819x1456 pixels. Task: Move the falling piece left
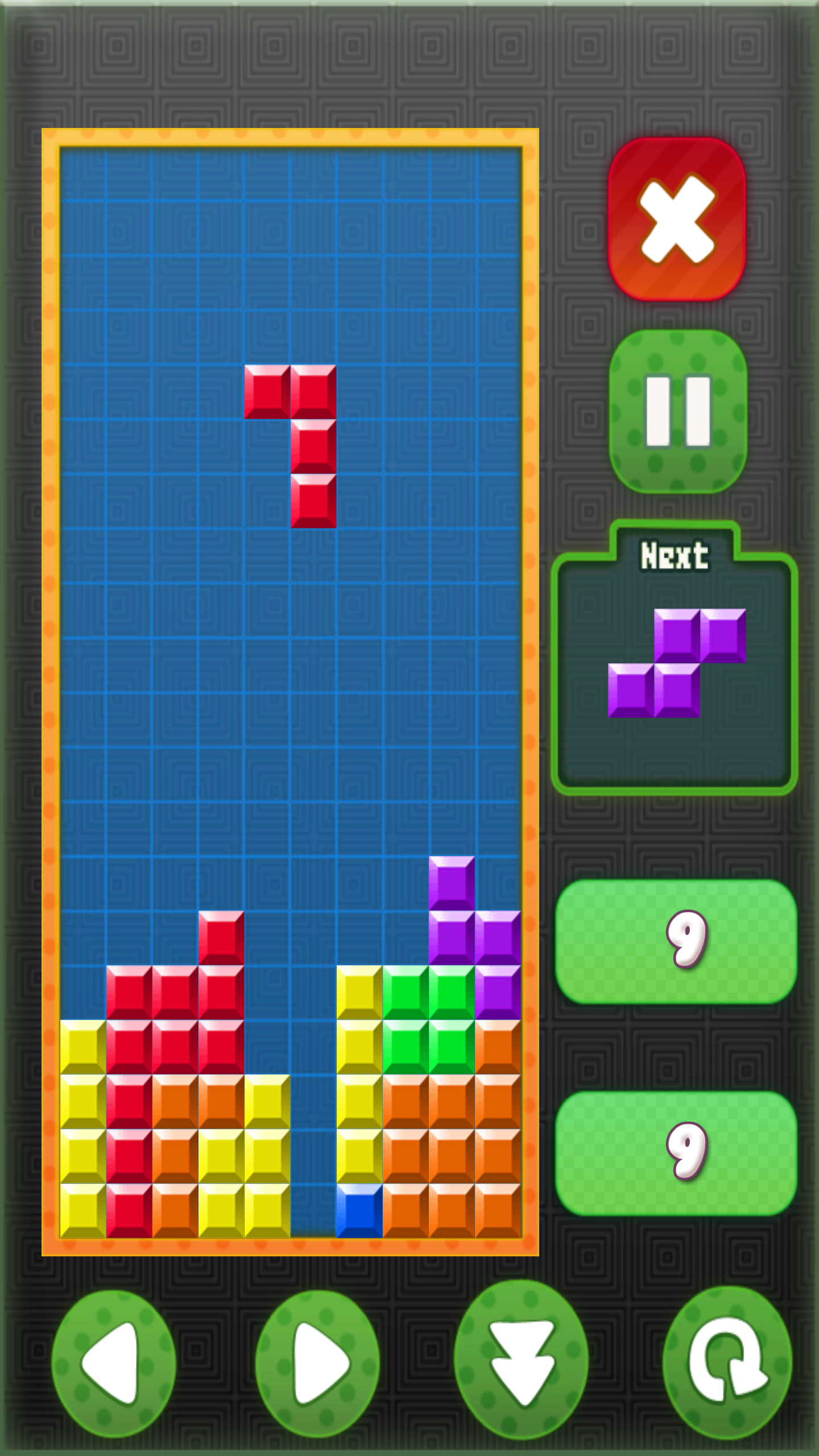tap(114, 1363)
